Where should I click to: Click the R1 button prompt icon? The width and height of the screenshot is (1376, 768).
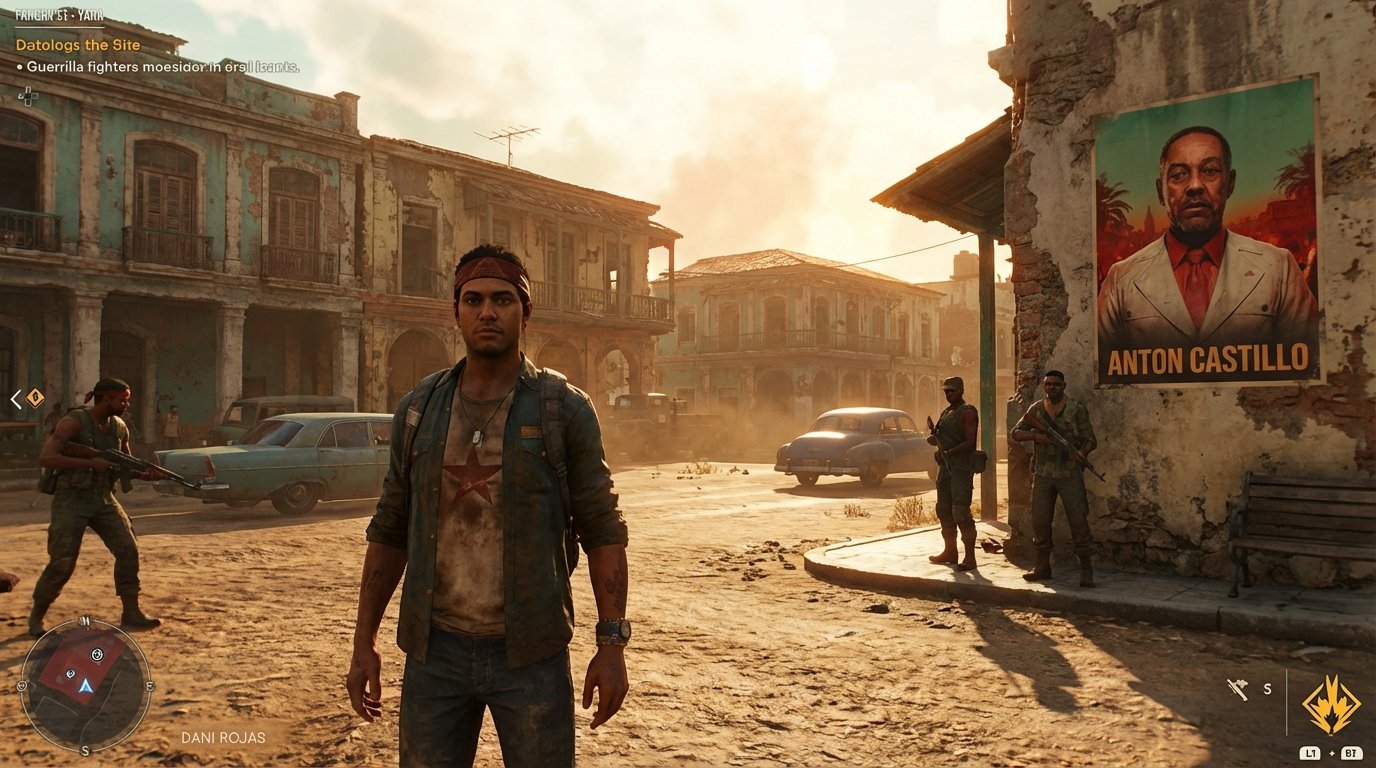coord(1352,753)
